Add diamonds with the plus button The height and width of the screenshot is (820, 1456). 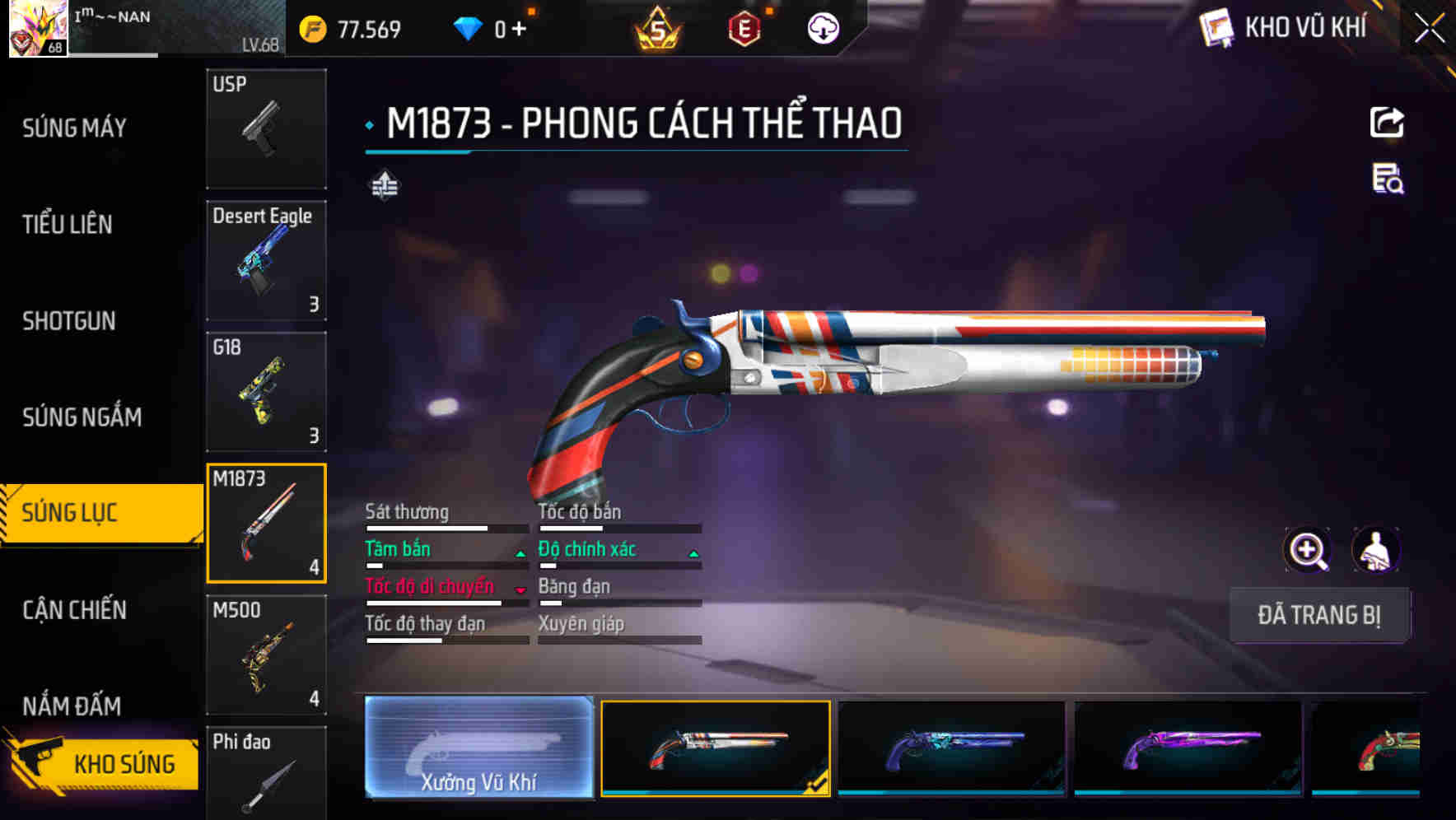point(519,30)
